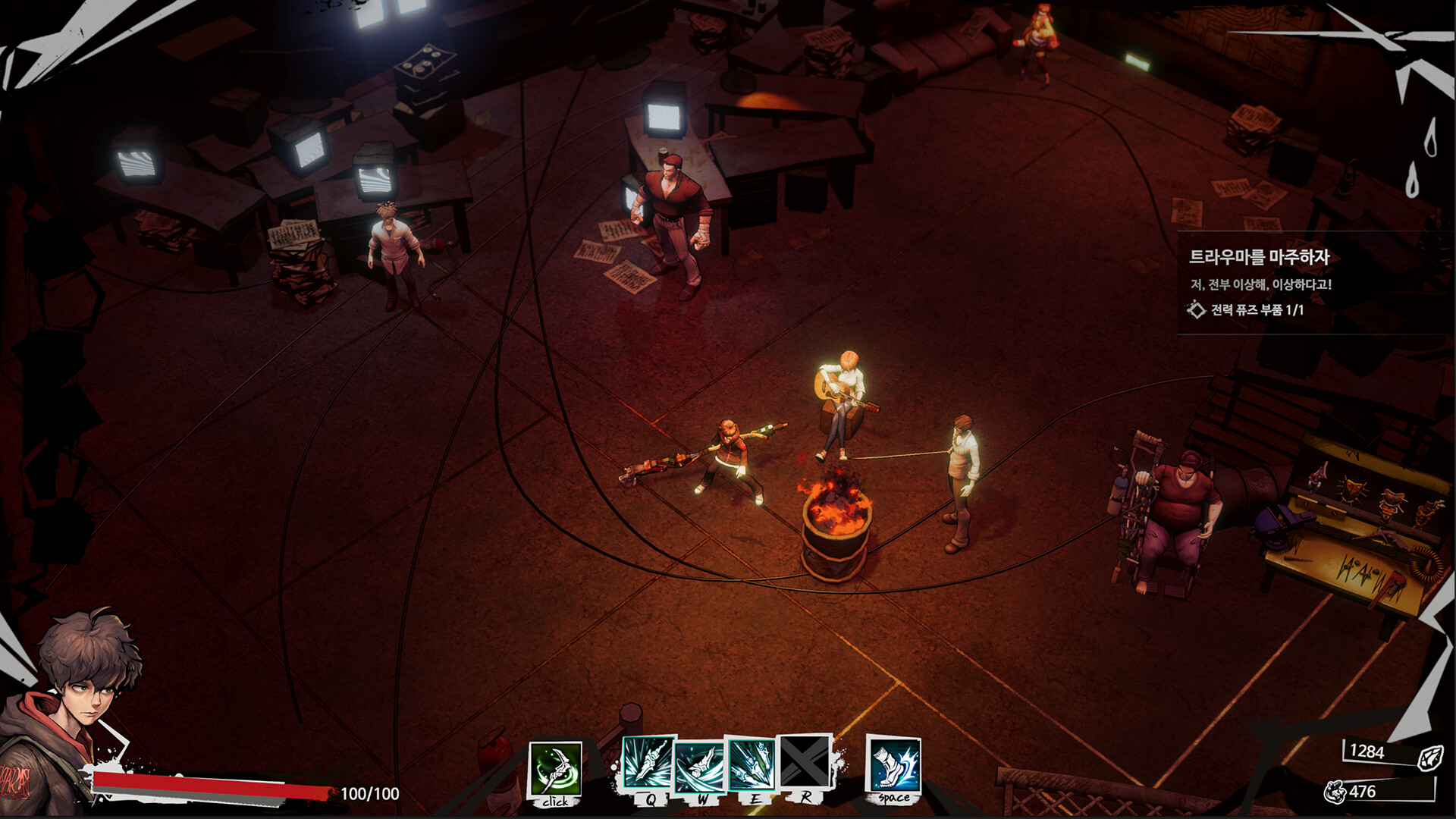The width and height of the screenshot is (1456, 819).
Task: Select the locked crossed-out R skill slot
Action: (x=805, y=762)
